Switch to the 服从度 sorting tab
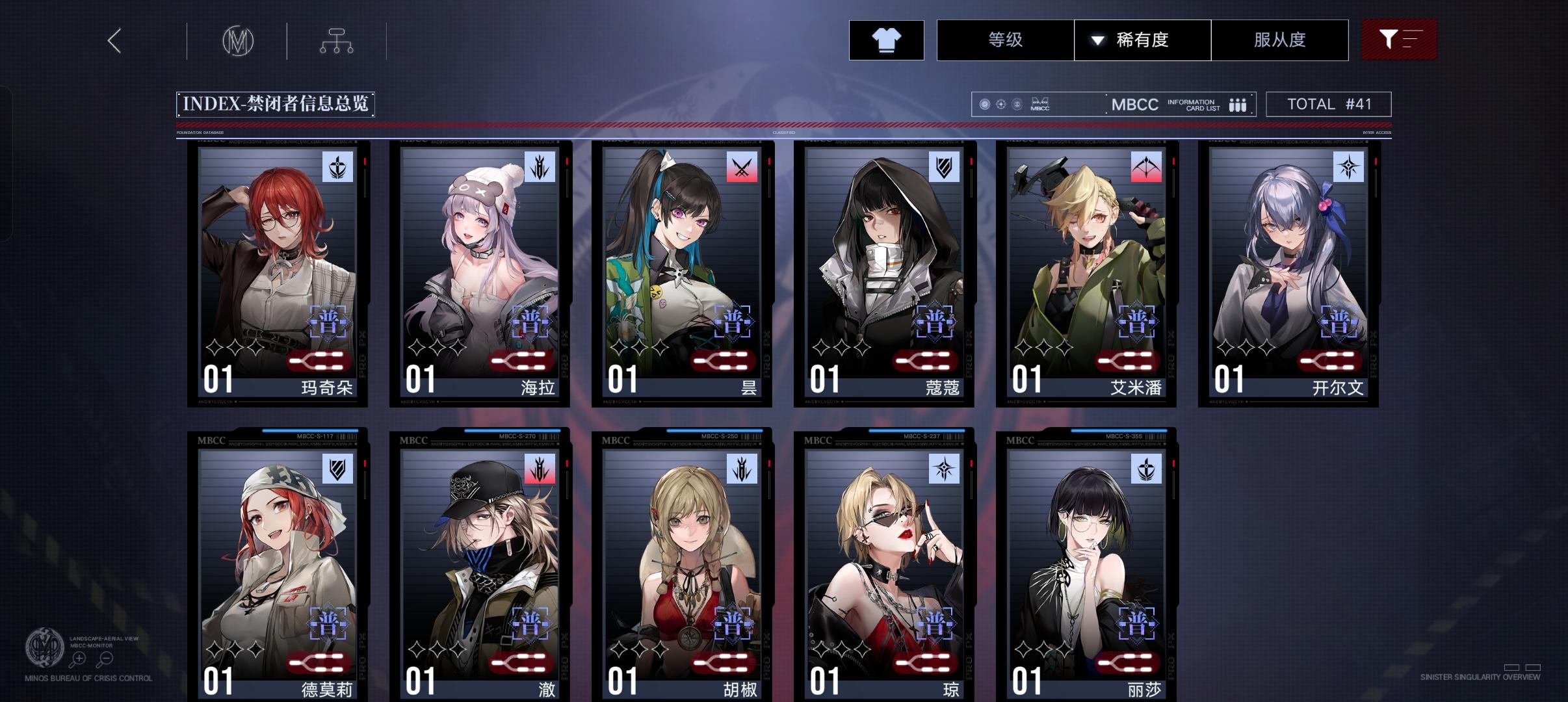 pyautogui.click(x=1279, y=40)
